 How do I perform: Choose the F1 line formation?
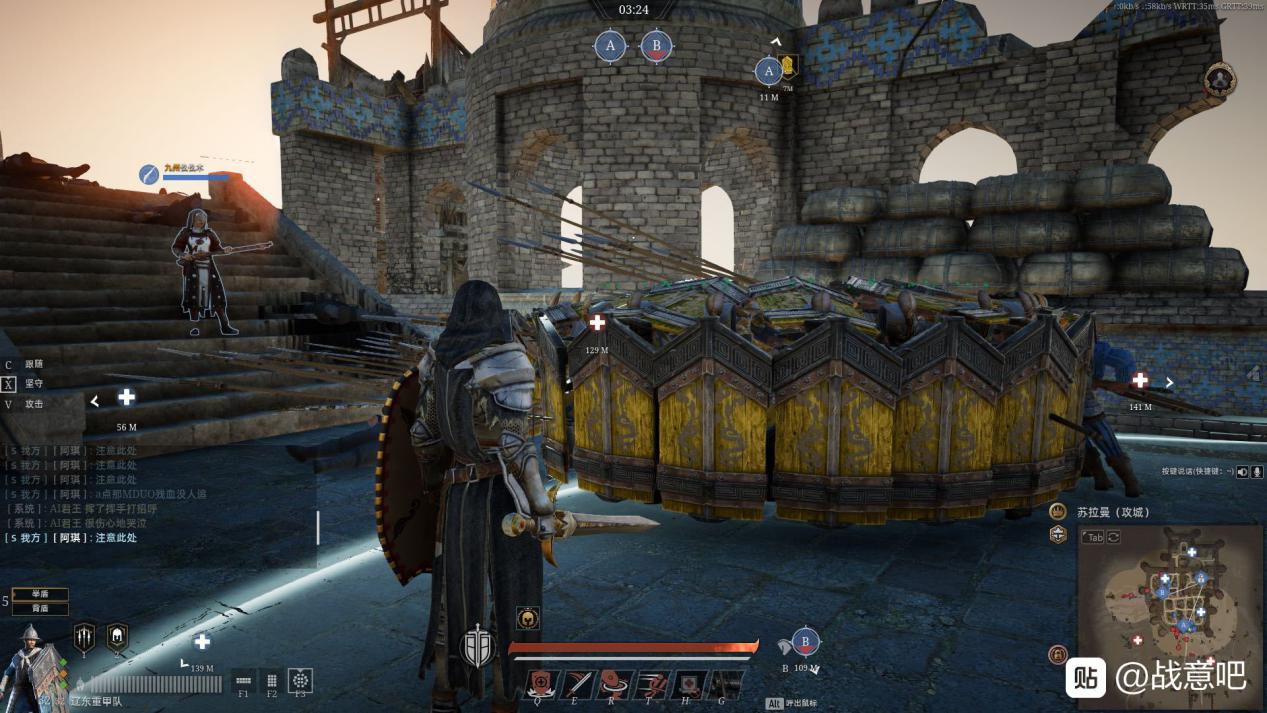[x=243, y=680]
